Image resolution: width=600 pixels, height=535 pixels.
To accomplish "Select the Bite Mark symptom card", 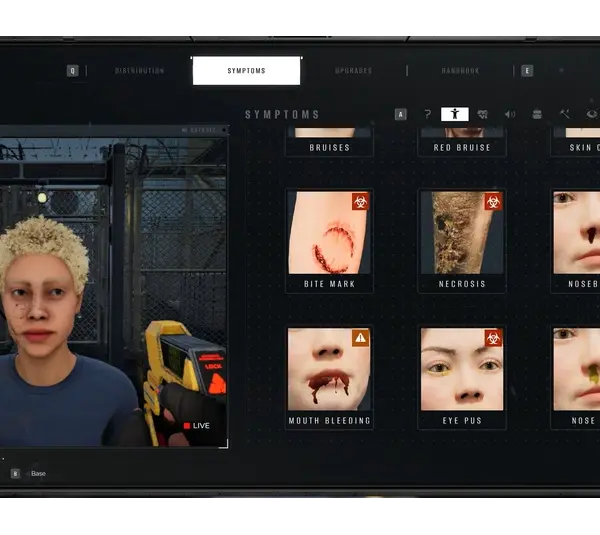I will 329,241.
